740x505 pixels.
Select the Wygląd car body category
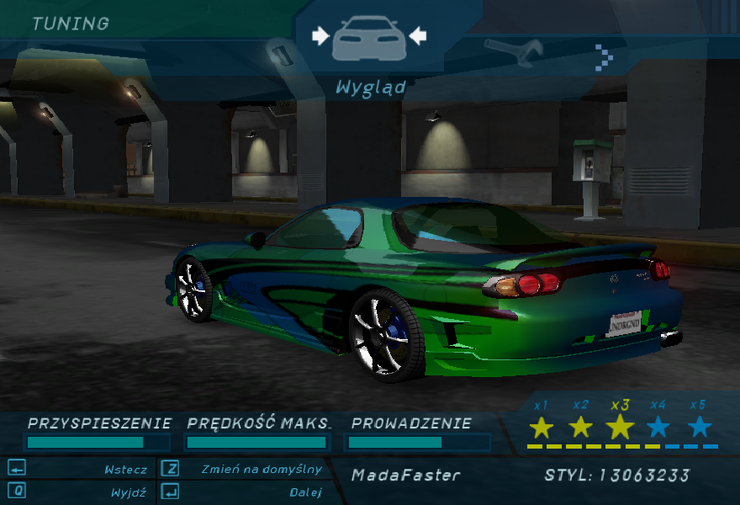[x=369, y=39]
